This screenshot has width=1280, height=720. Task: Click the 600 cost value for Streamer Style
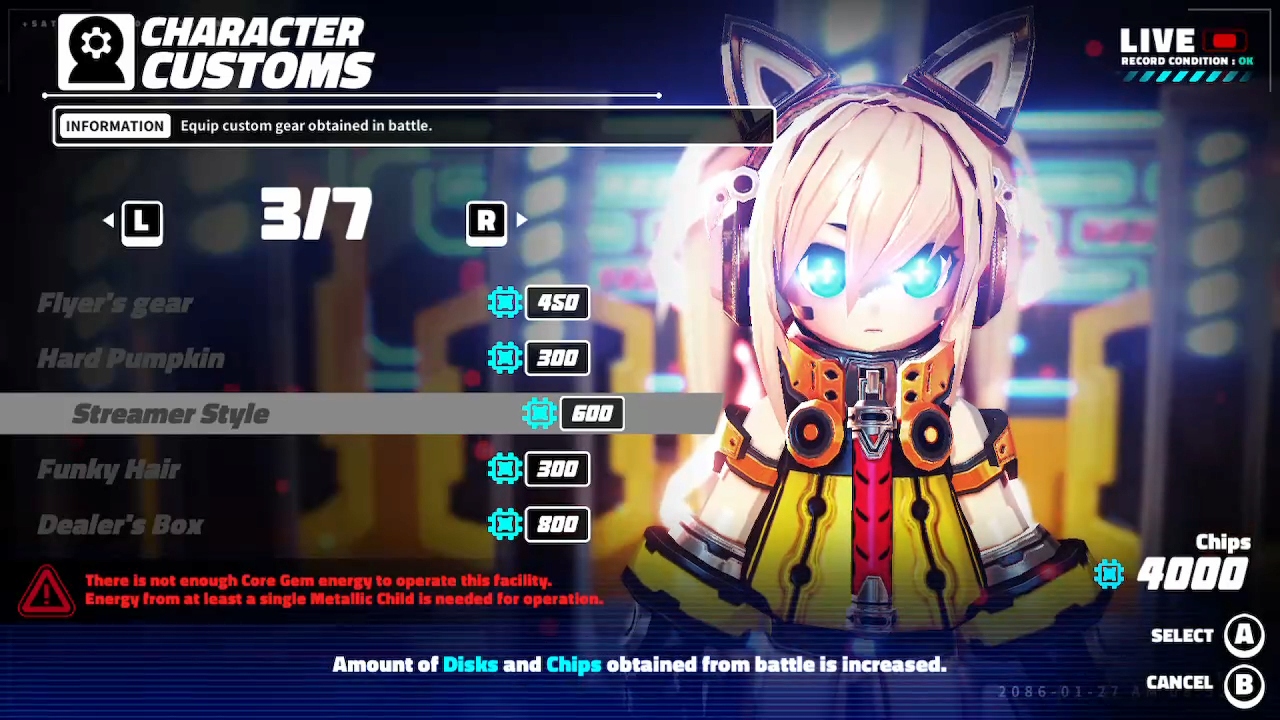coord(592,413)
